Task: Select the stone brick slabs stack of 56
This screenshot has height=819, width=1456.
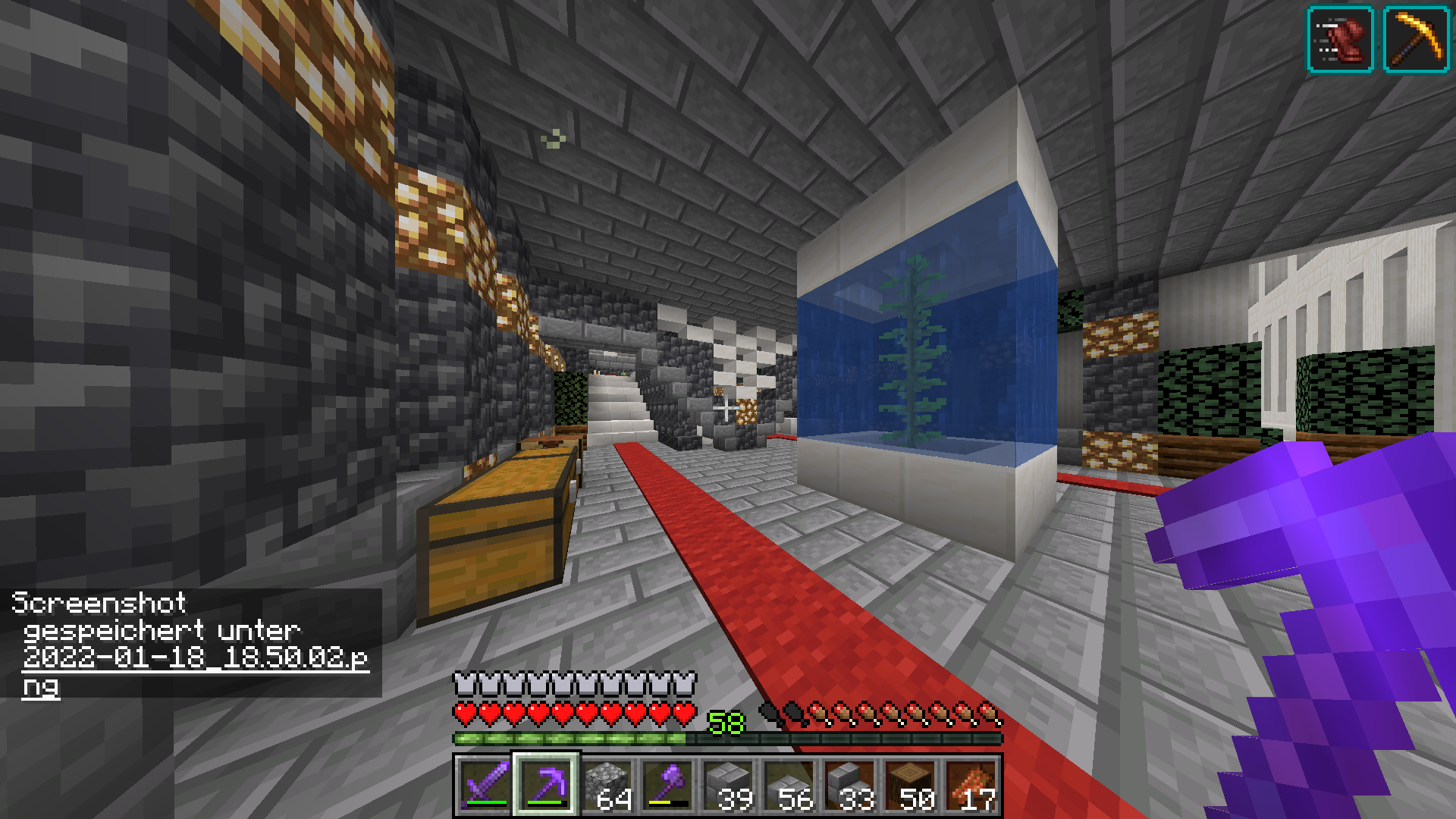Action: [x=789, y=785]
